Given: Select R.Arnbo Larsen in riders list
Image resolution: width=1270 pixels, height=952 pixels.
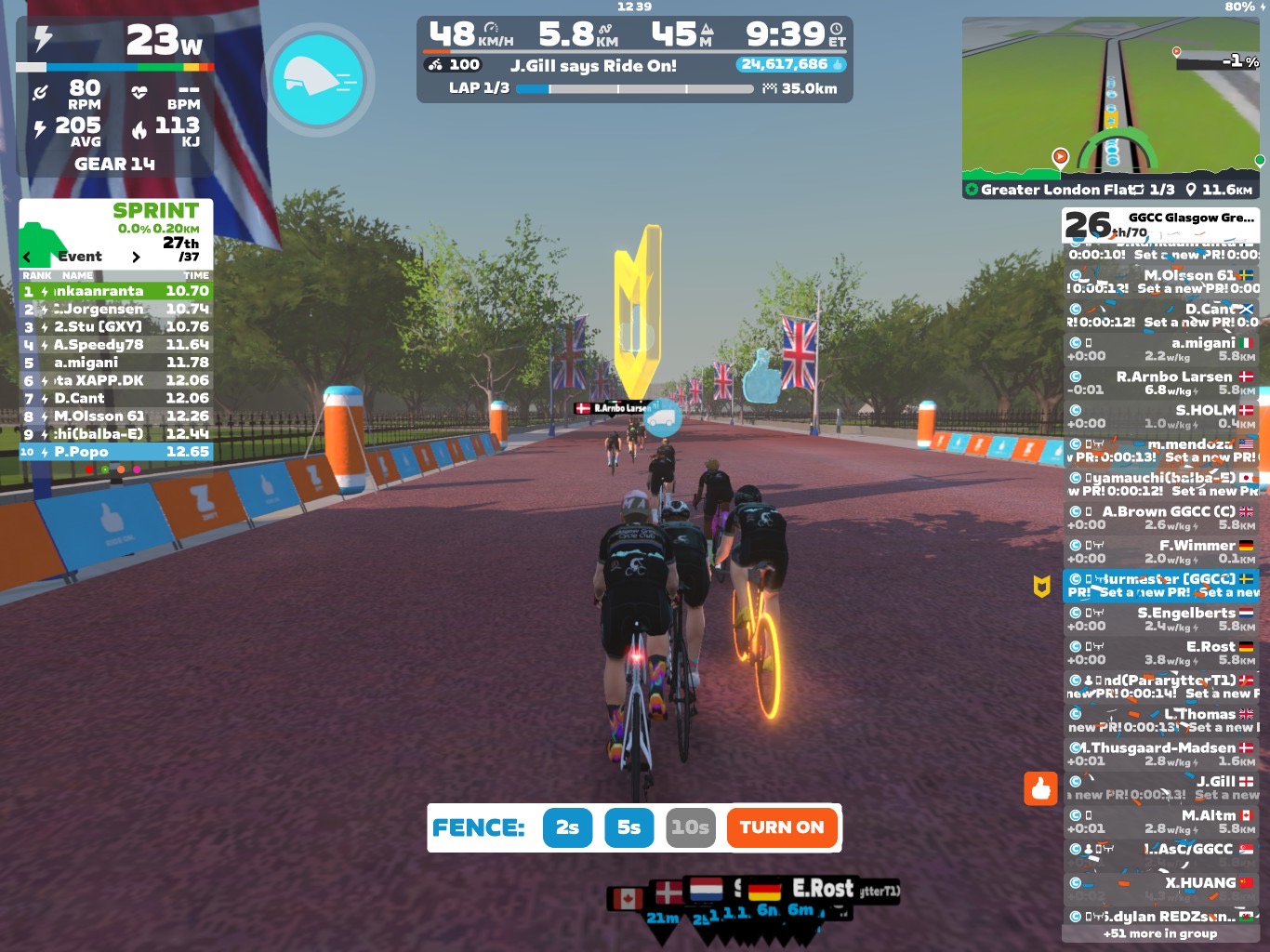Looking at the screenshot, I should (1160, 383).
